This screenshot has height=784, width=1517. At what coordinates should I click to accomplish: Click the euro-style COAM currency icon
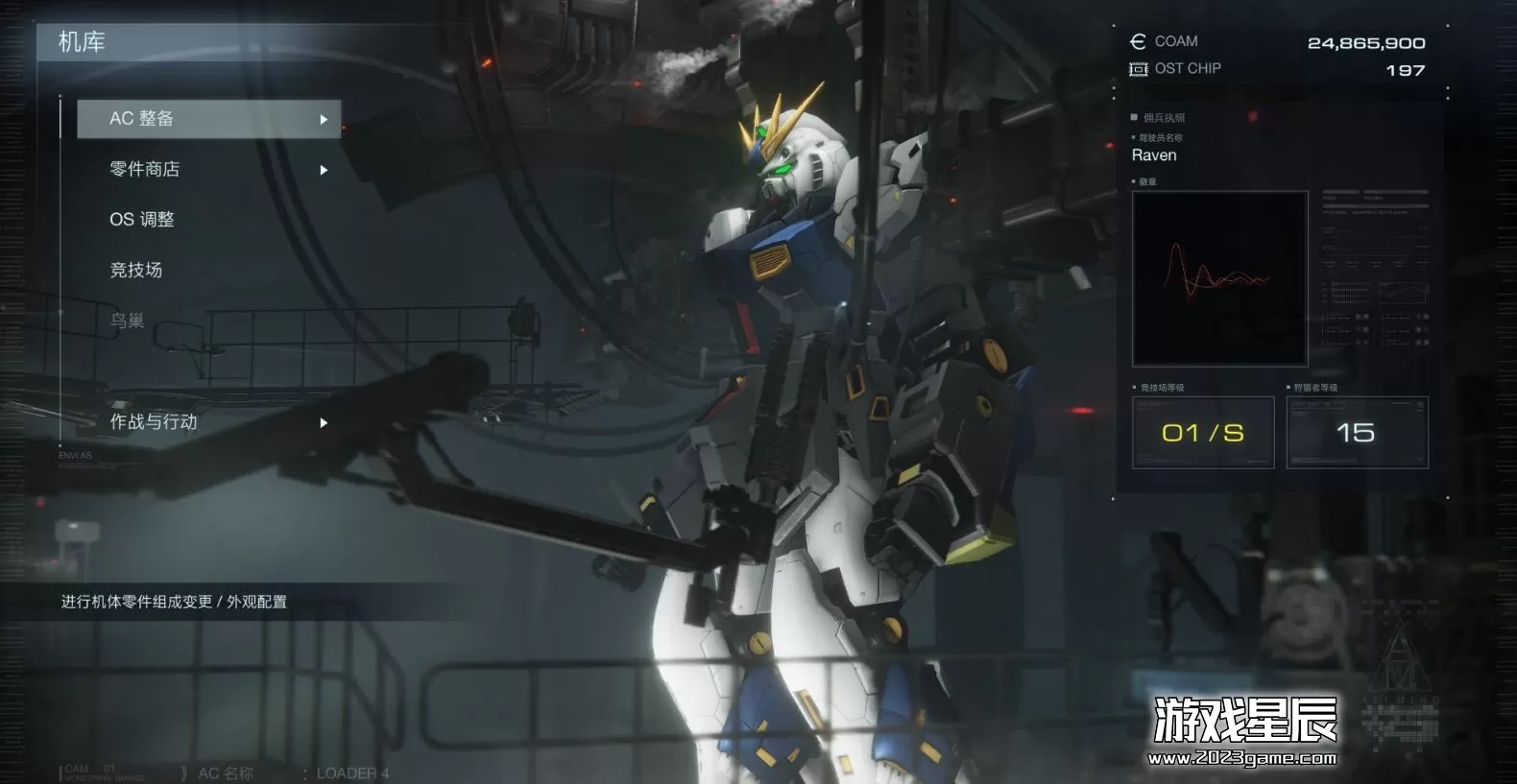pos(1137,41)
